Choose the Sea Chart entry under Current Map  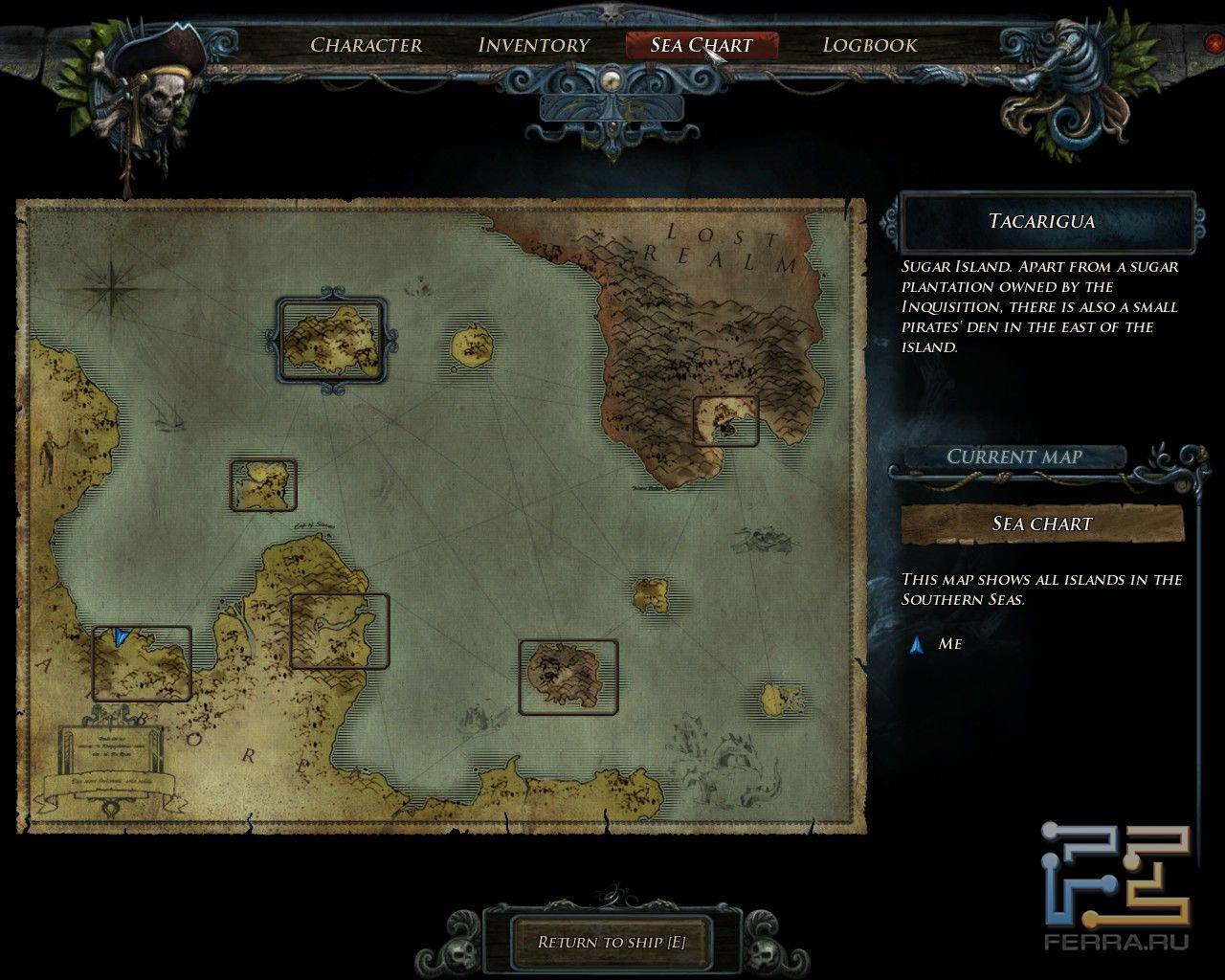1041,523
